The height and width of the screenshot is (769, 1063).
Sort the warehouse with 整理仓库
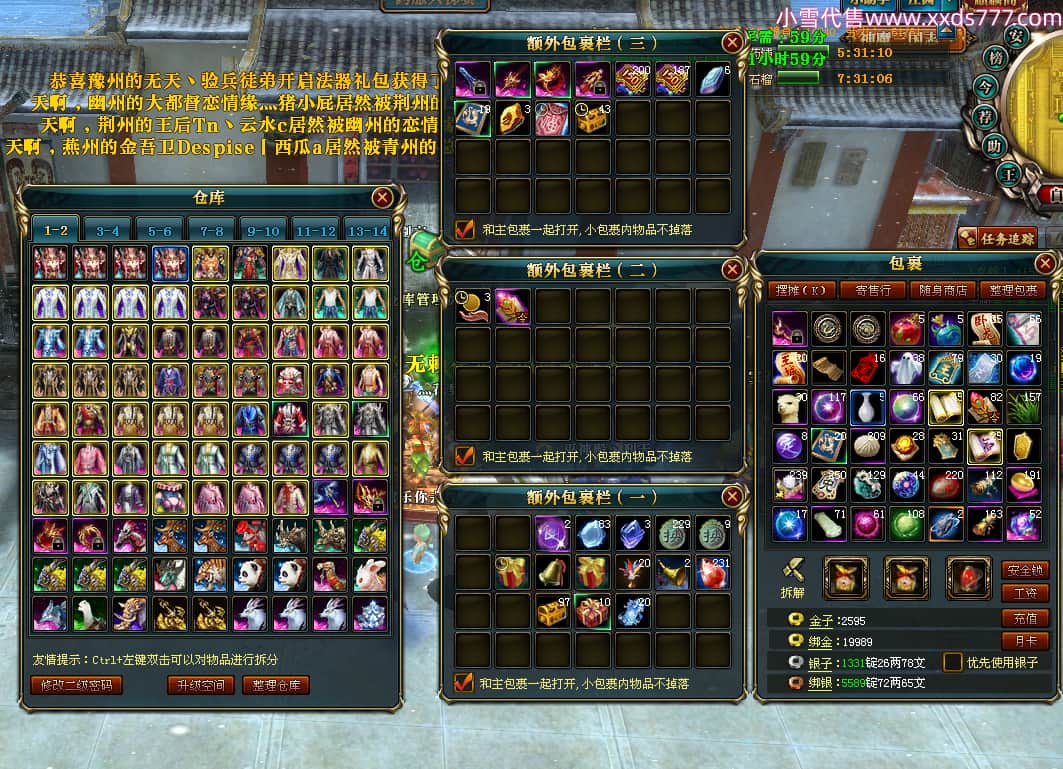(x=275, y=685)
